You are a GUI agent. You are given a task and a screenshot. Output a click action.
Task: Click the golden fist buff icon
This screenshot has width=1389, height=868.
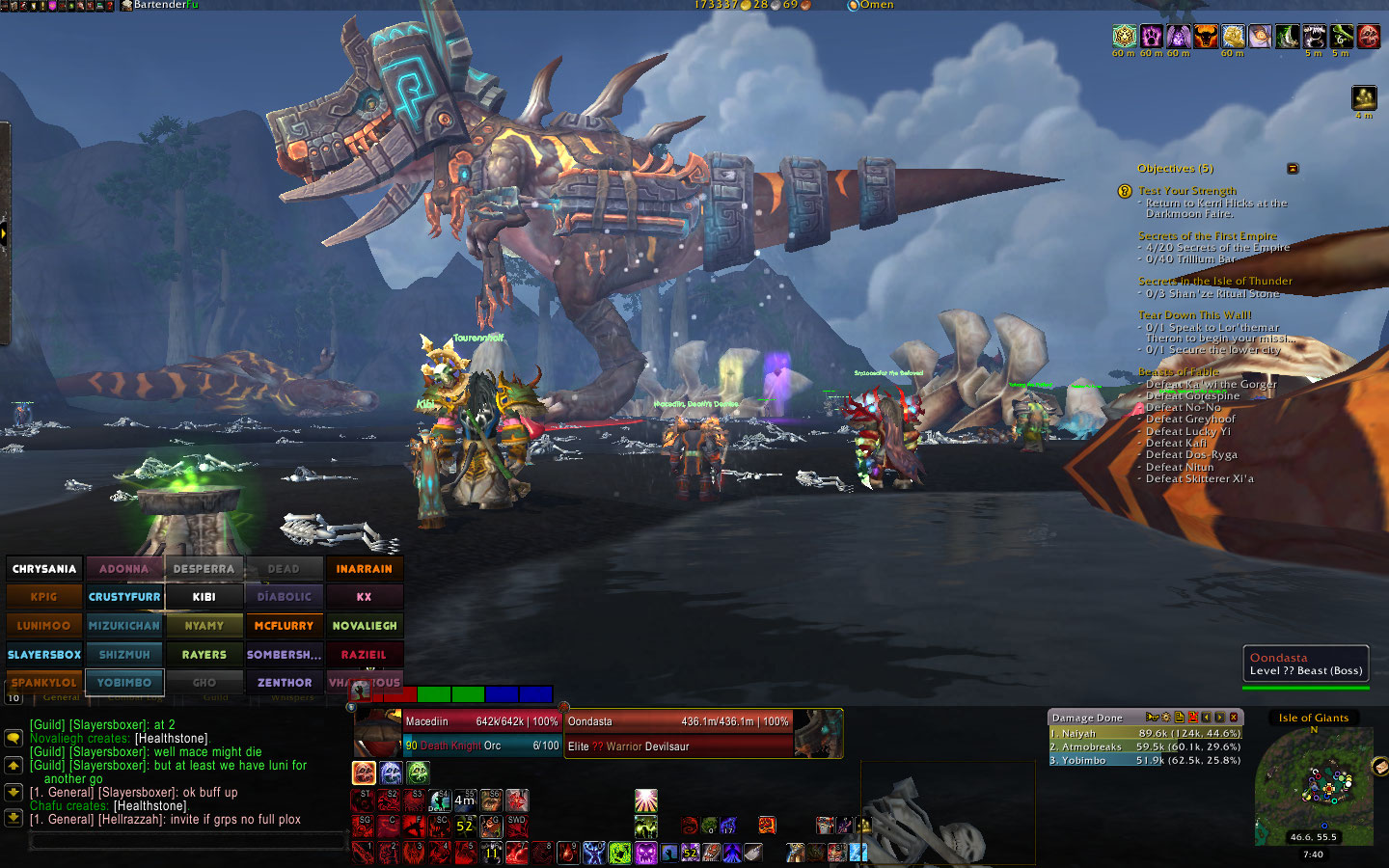(1233, 37)
